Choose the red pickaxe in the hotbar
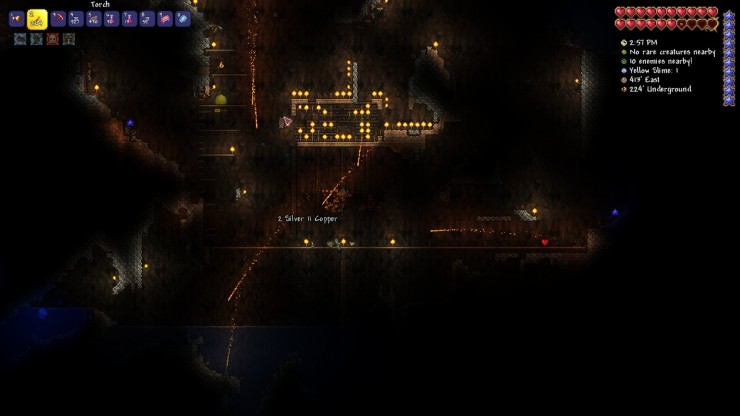This screenshot has width=740, height=416. tap(58, 19)
